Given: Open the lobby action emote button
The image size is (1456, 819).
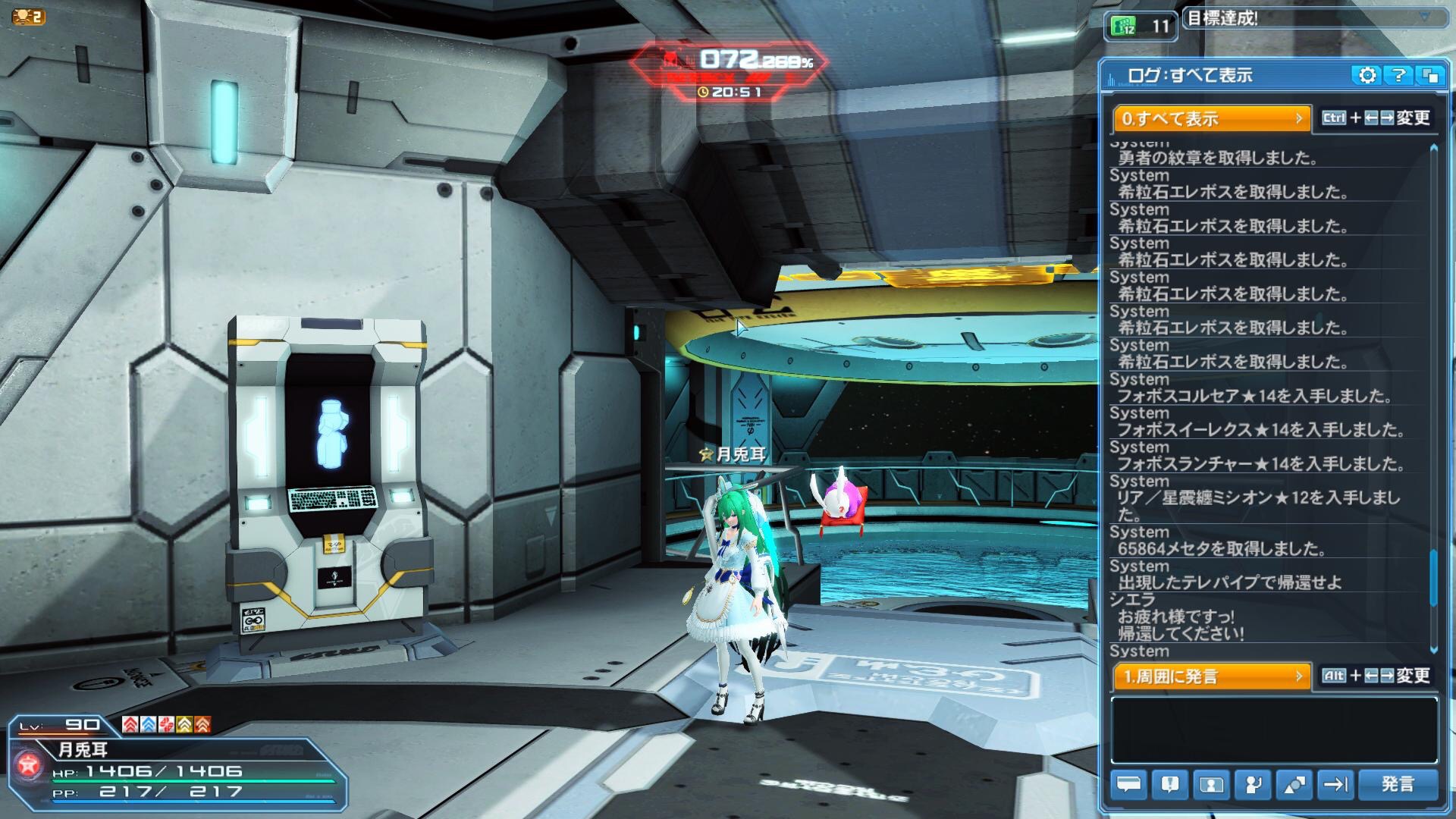Looking at the screenshot, I should [1252, 784].
